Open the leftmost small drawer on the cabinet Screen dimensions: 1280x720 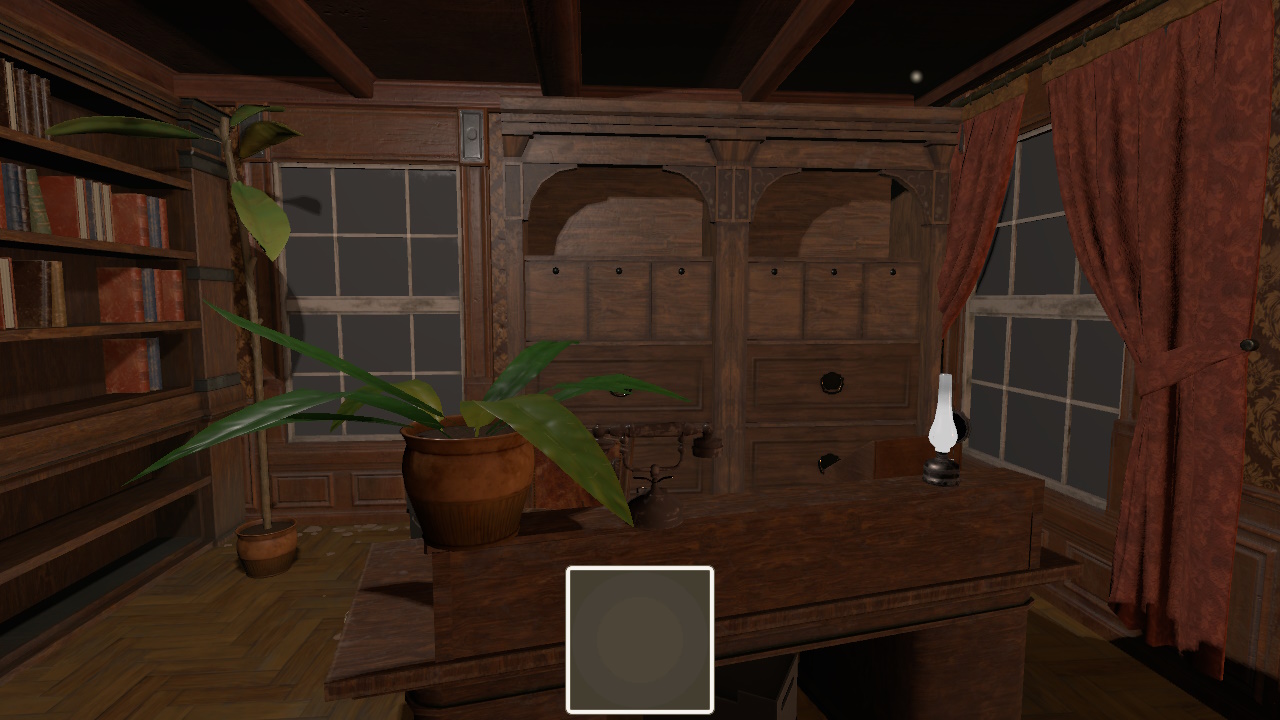557,292
